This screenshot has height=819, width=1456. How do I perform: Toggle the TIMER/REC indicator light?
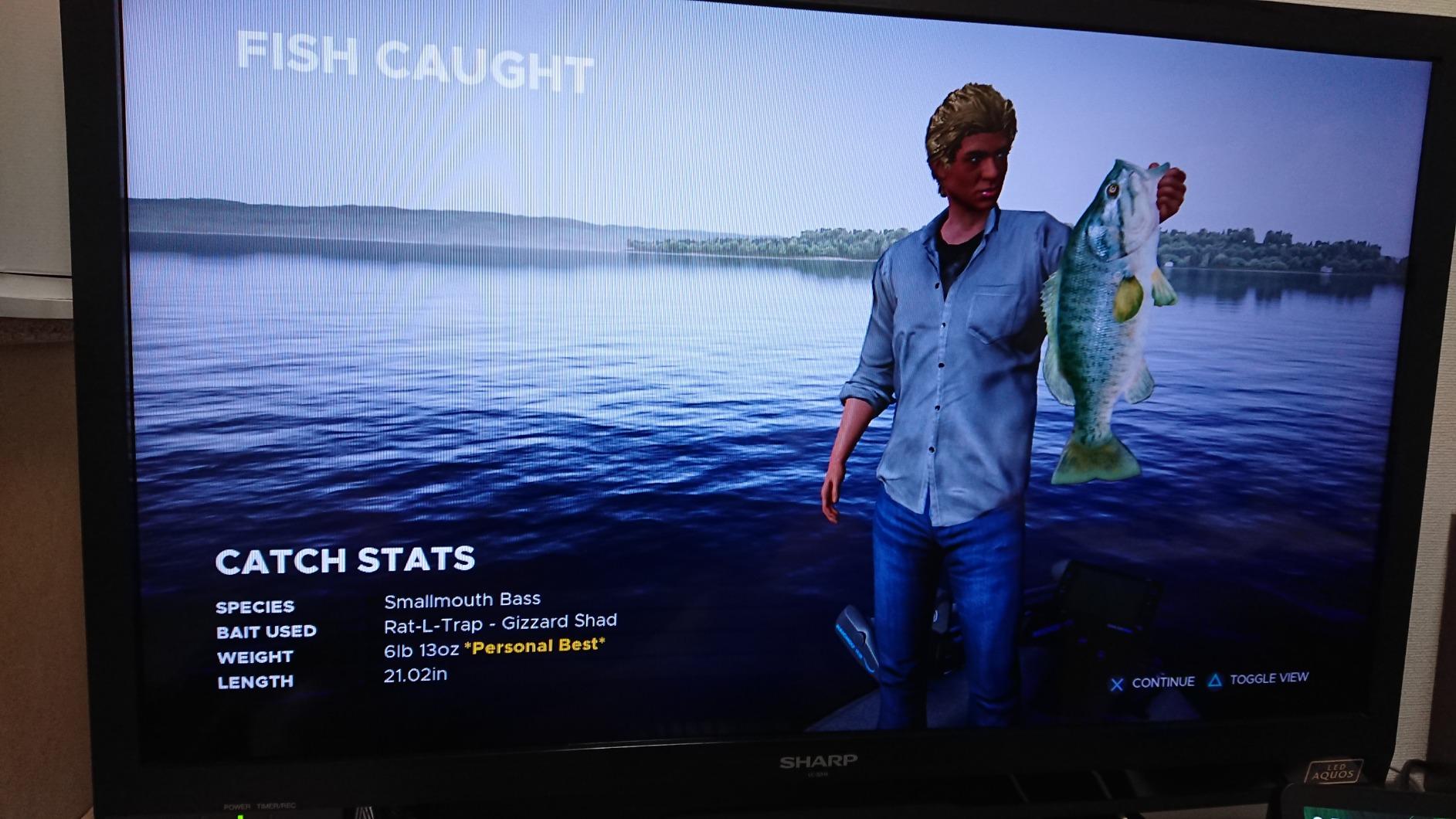click(x=277, y=806)
